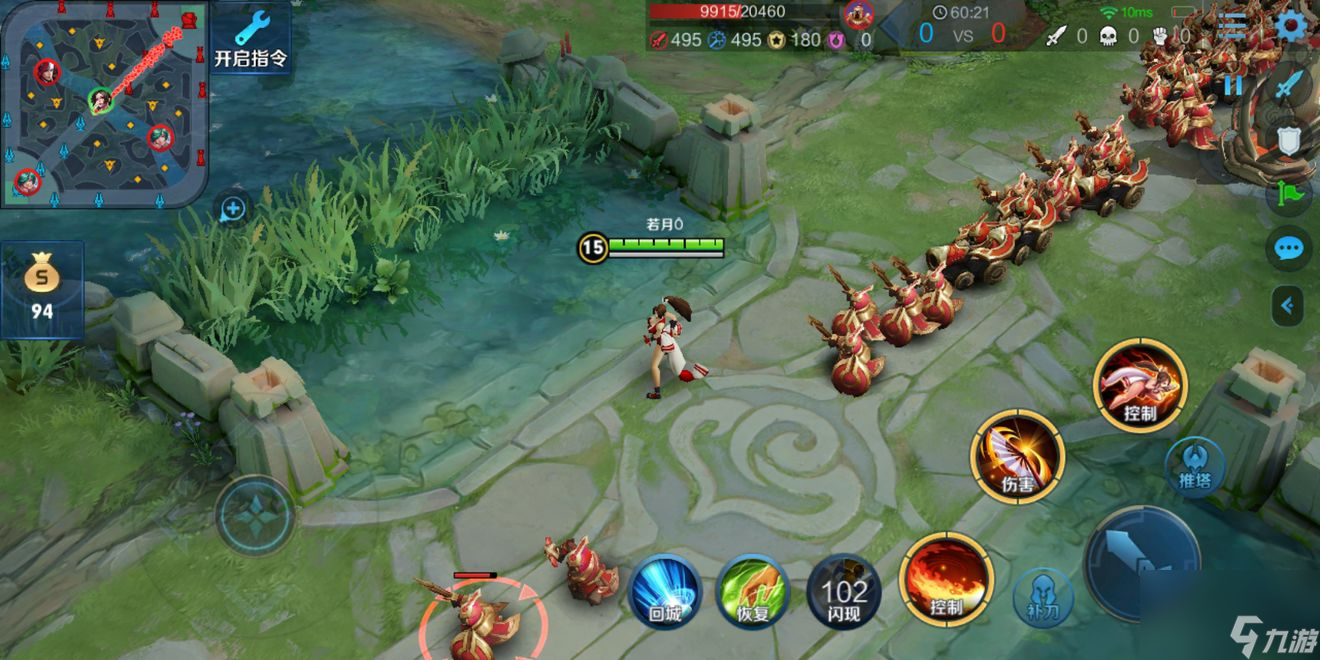Screen dimensions: 1320x660
Task: Cast the 闪现 flash summoner spell
Action: 844,591
